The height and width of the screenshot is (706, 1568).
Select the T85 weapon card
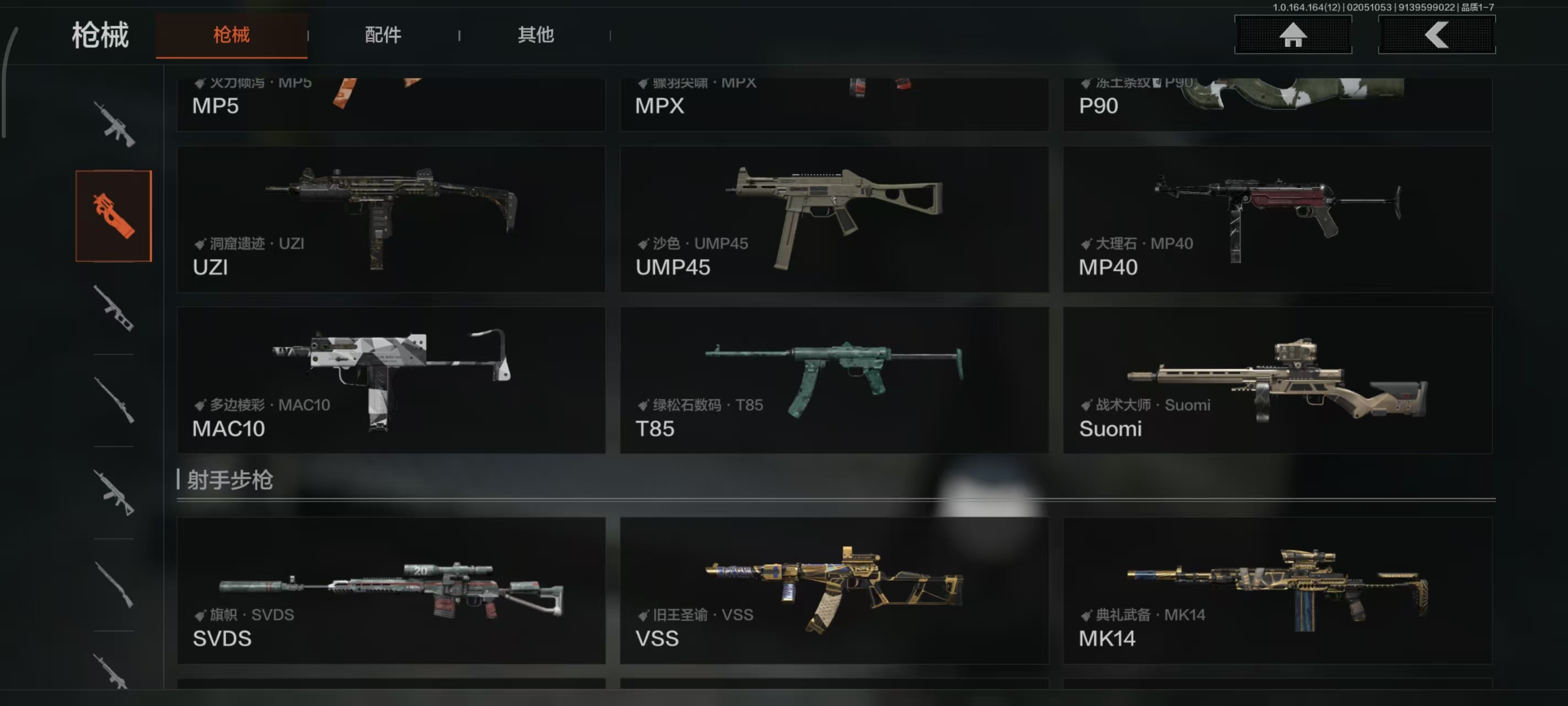(834, 379)
